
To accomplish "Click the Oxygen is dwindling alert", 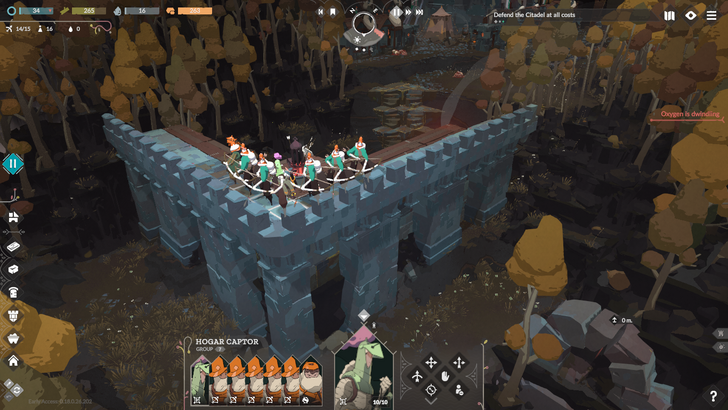I will tap(691, 115).
